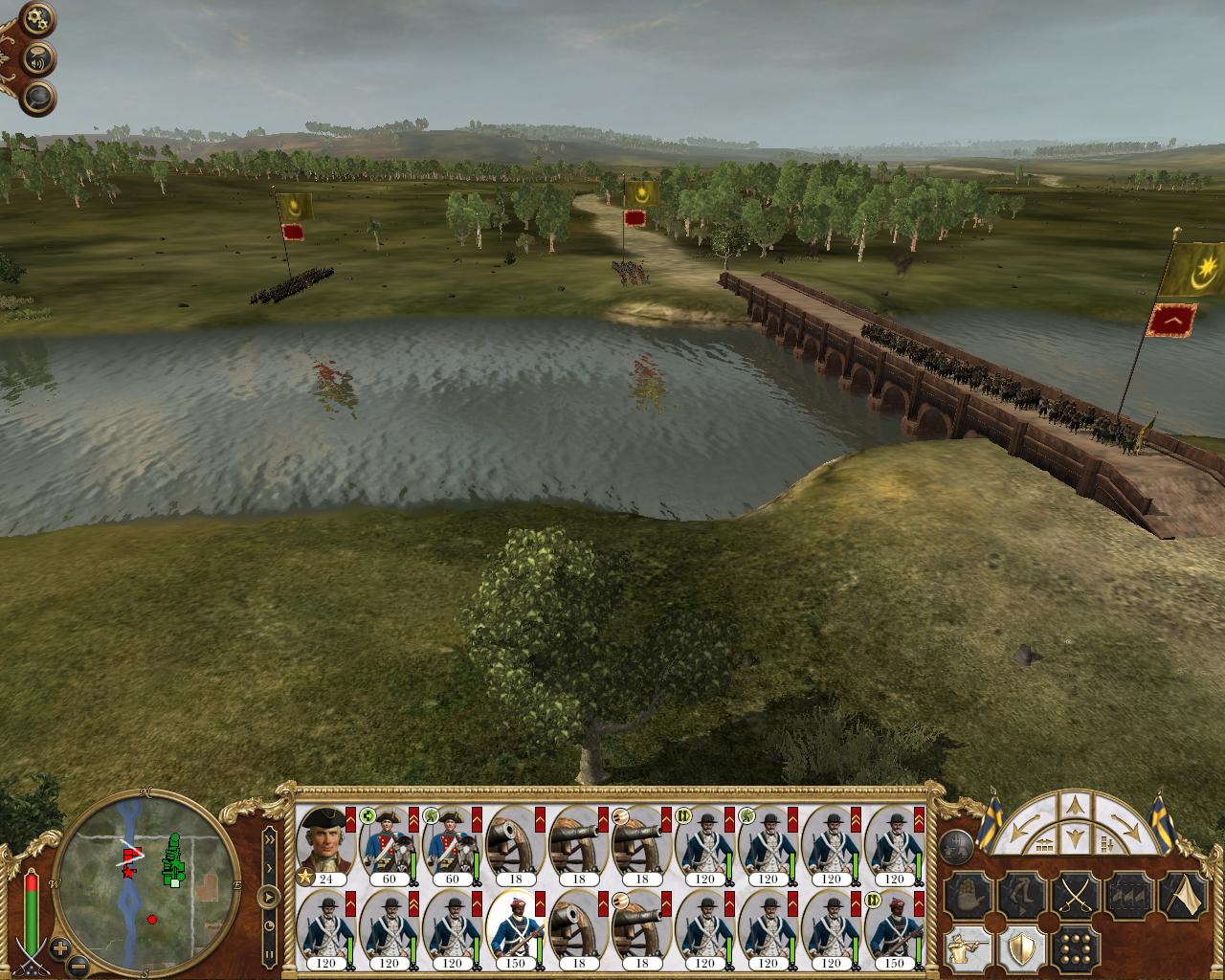Open the chat and sound advisor button

(39, 57)
